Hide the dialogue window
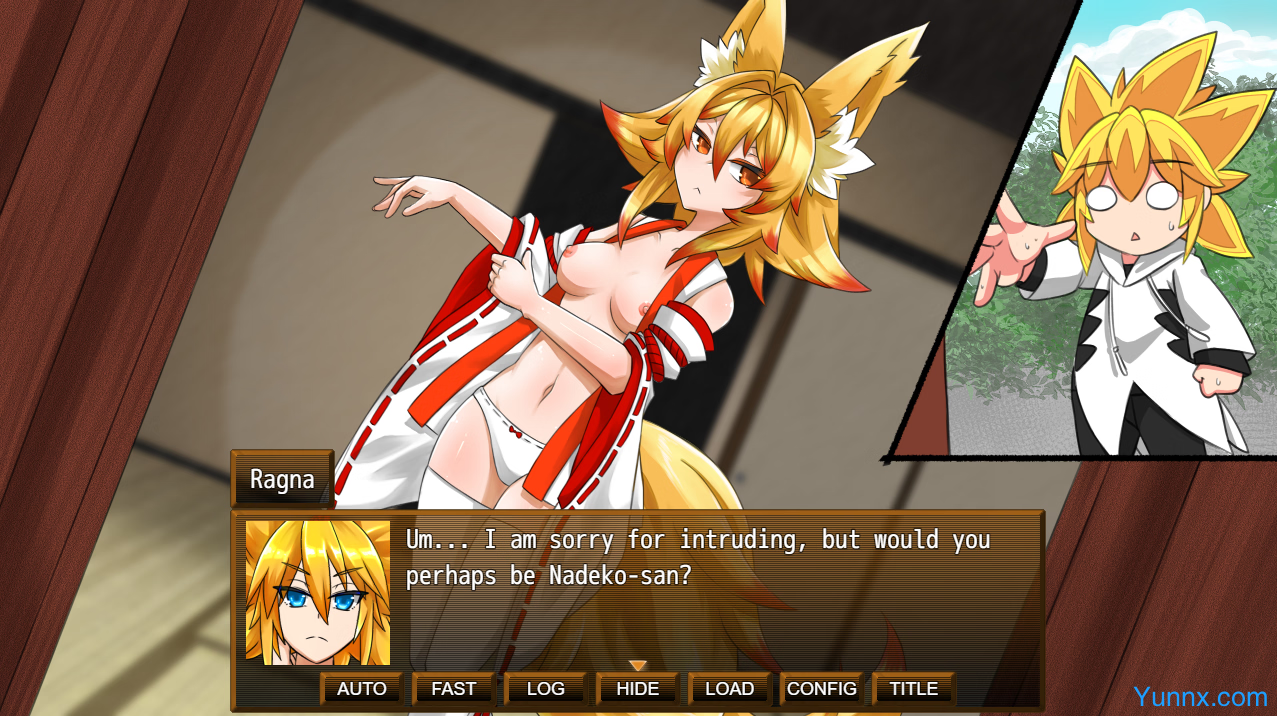 pyautogui.click(x=637, y=689)
